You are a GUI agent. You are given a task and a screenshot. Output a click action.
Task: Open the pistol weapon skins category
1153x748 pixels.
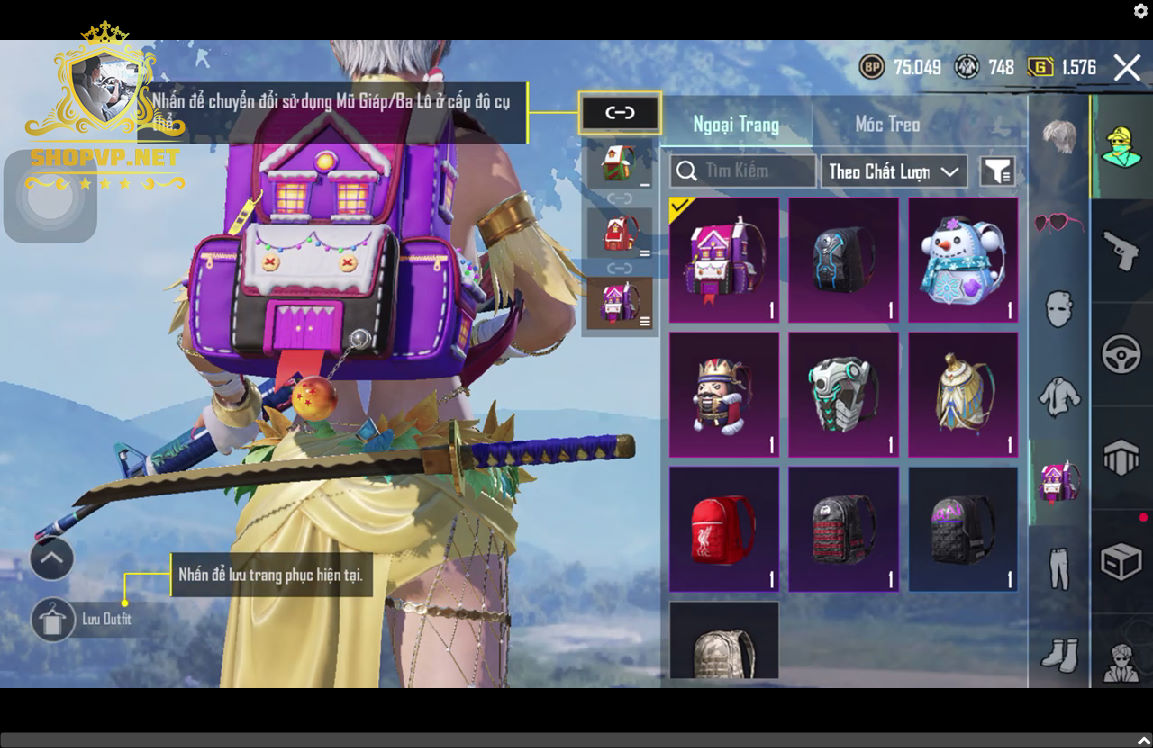click(1121, 250)
